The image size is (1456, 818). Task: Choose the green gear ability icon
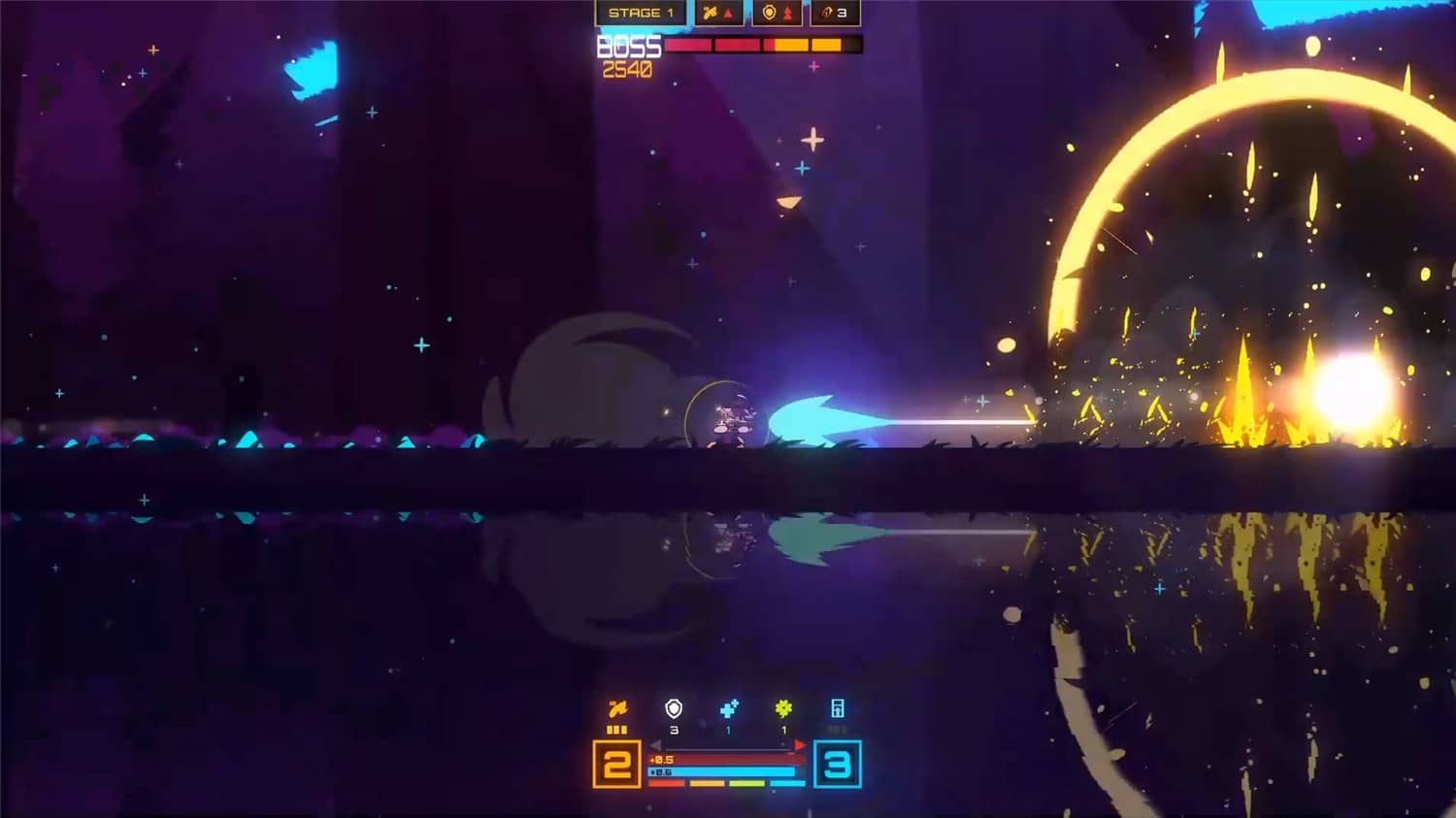coord(783,709)
